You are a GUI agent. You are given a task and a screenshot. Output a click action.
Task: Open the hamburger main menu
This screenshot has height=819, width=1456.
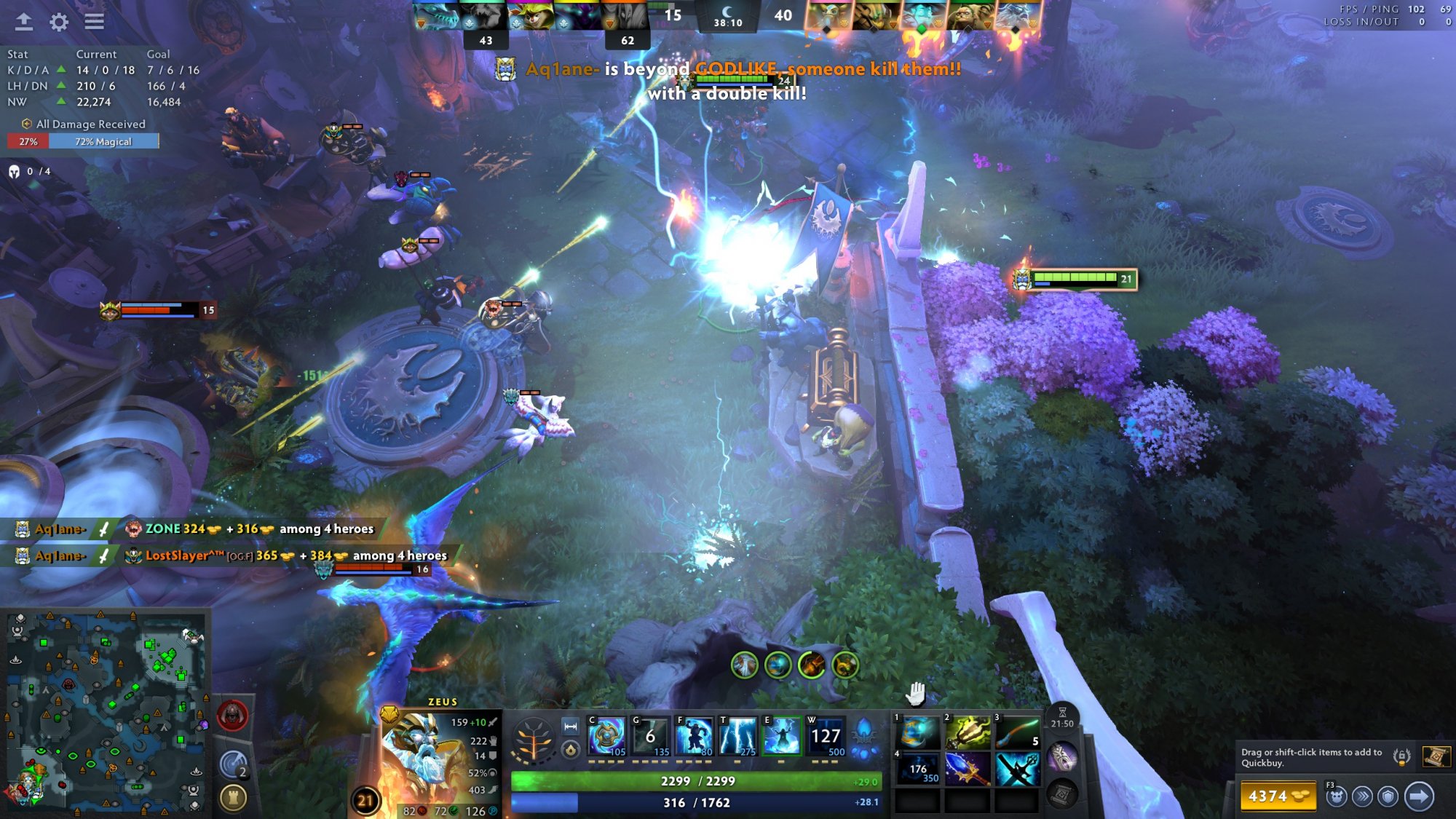94,22
